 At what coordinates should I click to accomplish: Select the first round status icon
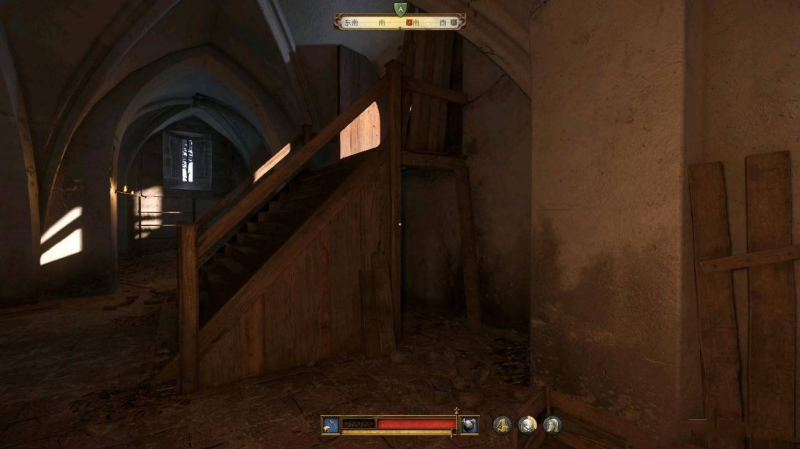pos(502,424)
